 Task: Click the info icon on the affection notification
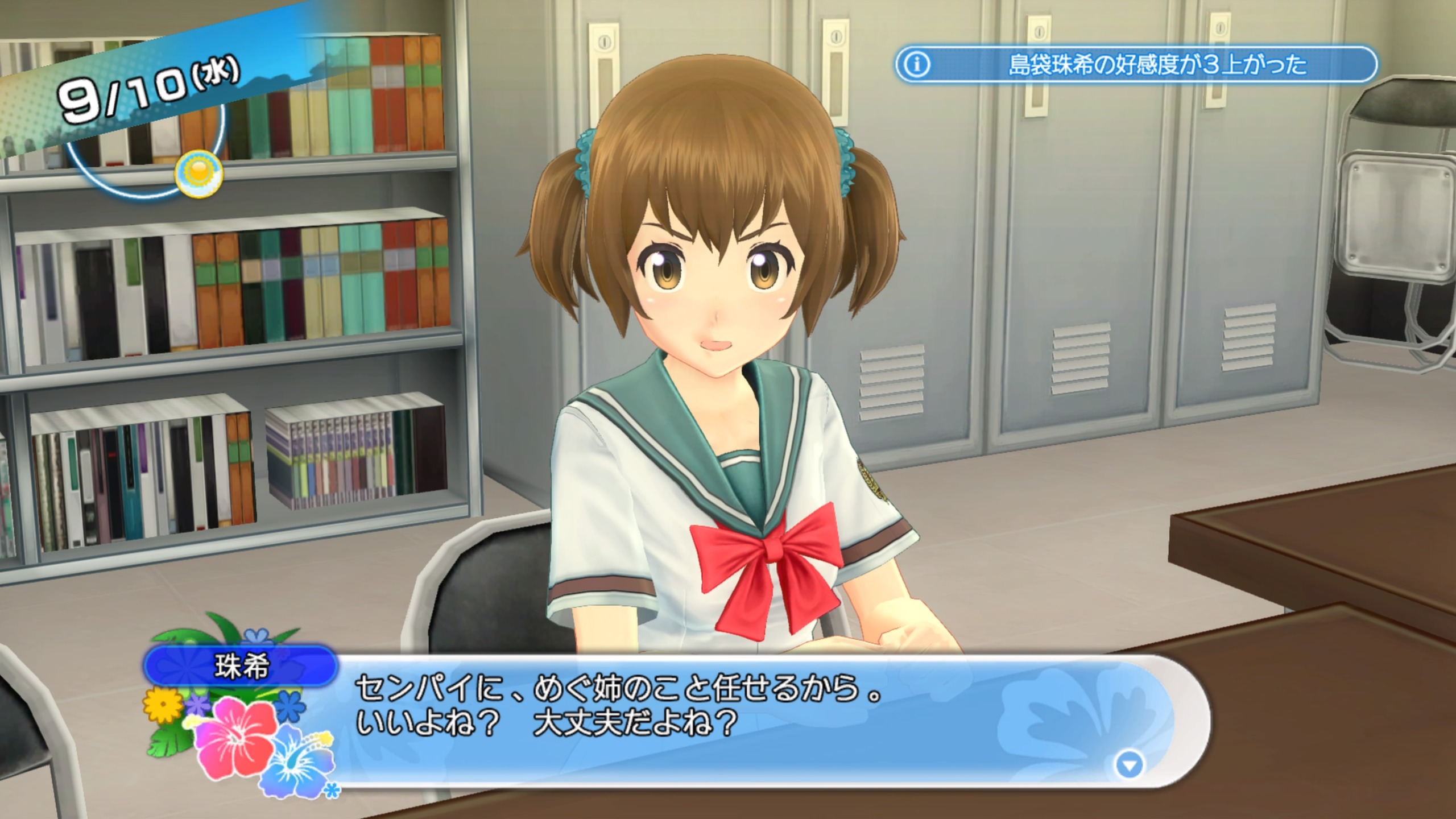click(x=917, y=65)
